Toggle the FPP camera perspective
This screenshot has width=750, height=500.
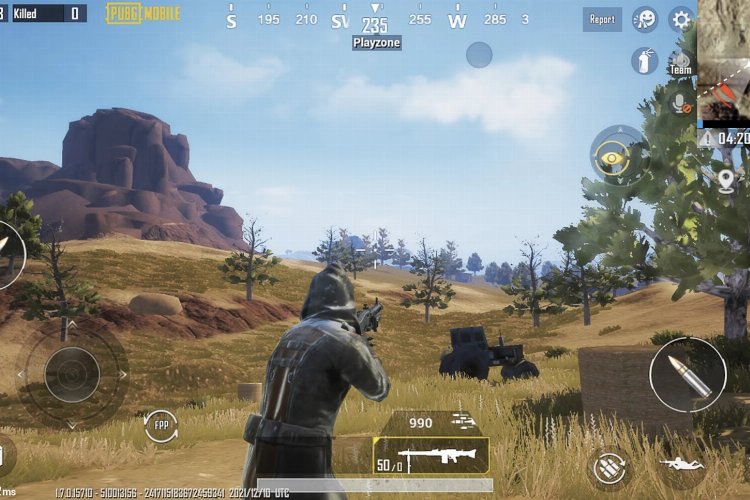coord(161,425)
